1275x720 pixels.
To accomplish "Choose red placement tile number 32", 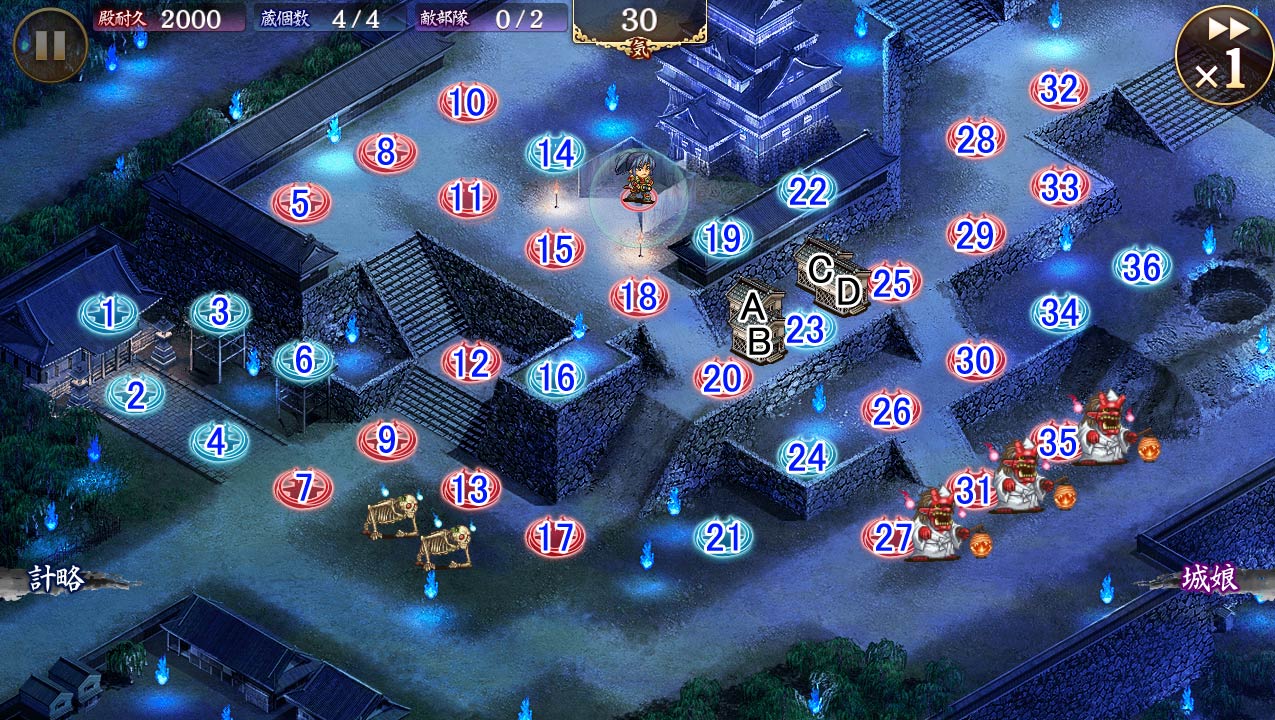I will [1059, 90].
